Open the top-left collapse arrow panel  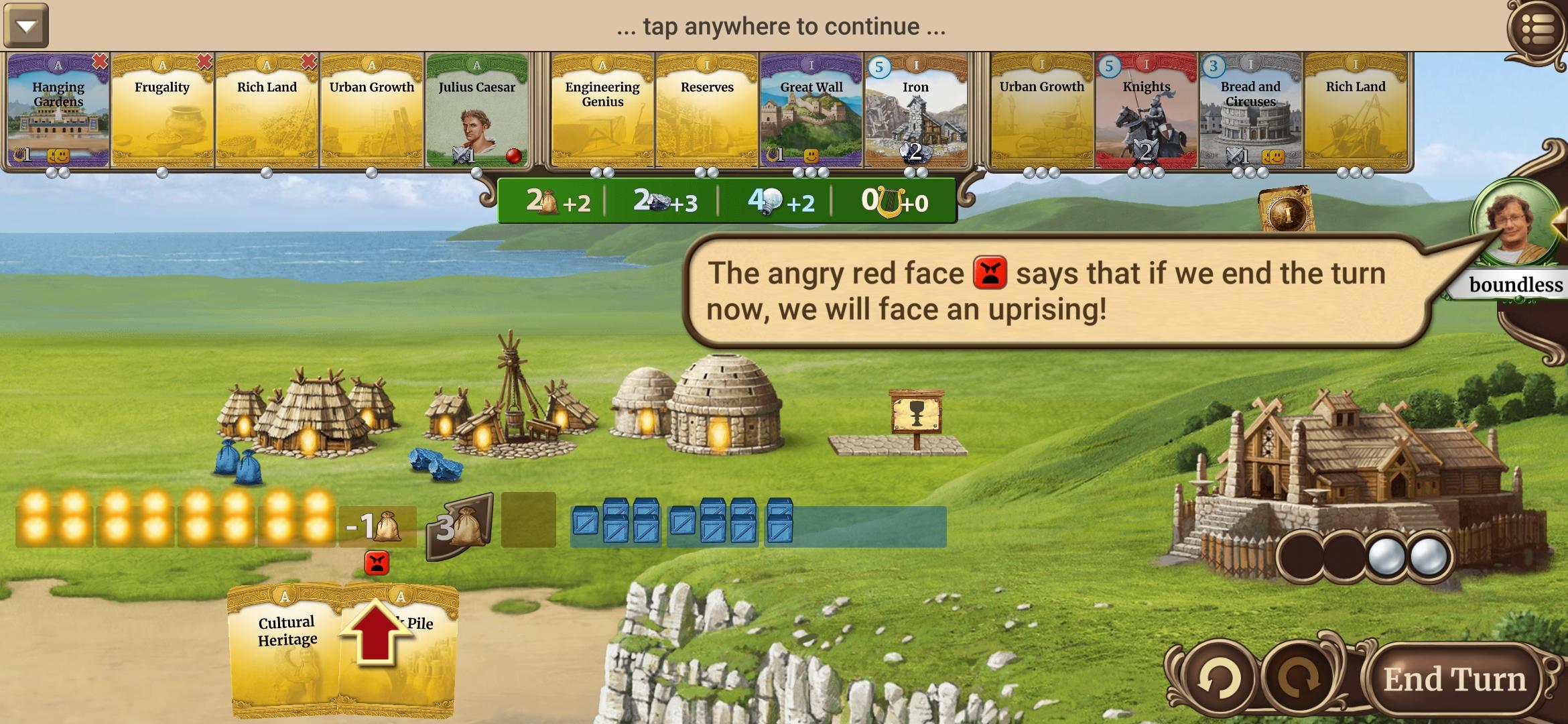click(27, 27)
